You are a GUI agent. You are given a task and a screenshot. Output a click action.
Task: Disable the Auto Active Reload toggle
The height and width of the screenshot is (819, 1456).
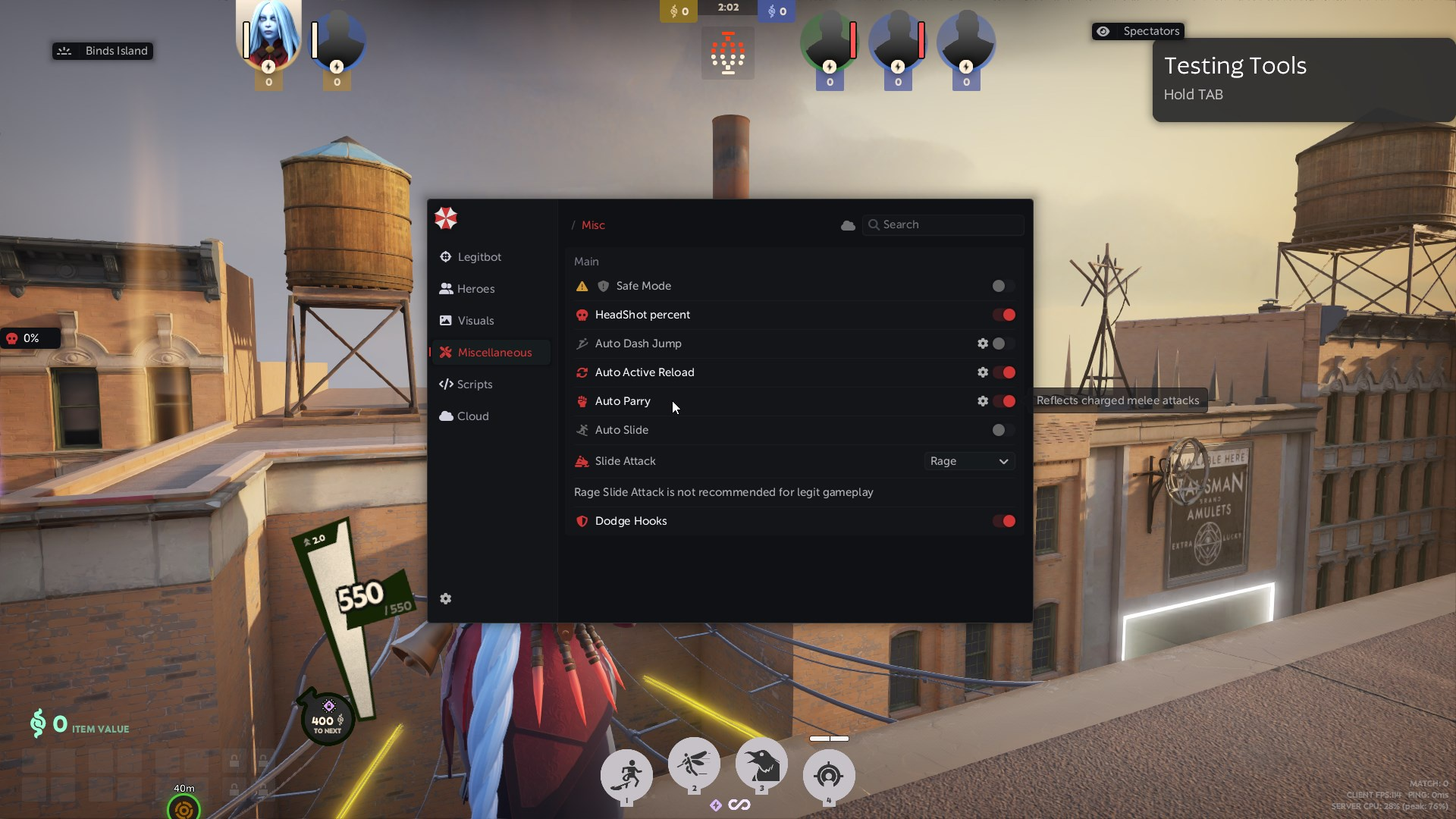(1004, 372)
